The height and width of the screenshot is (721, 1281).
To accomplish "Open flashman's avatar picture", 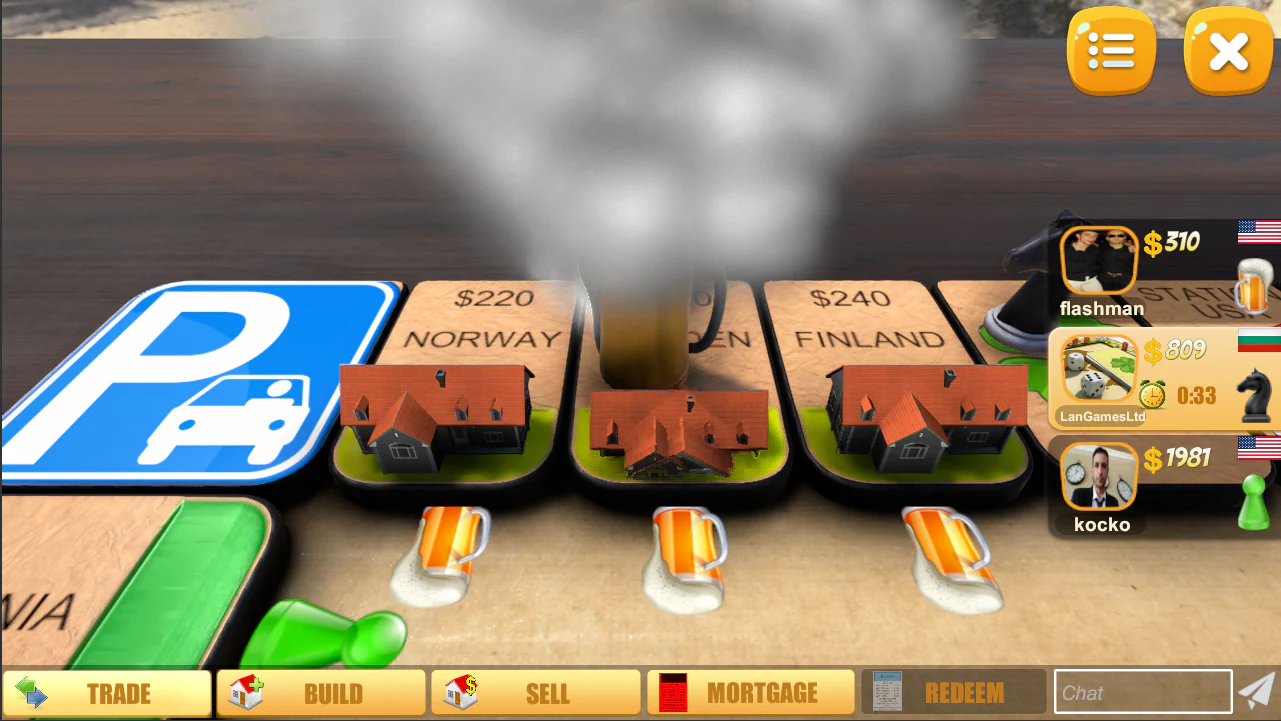I will 1100,258.
